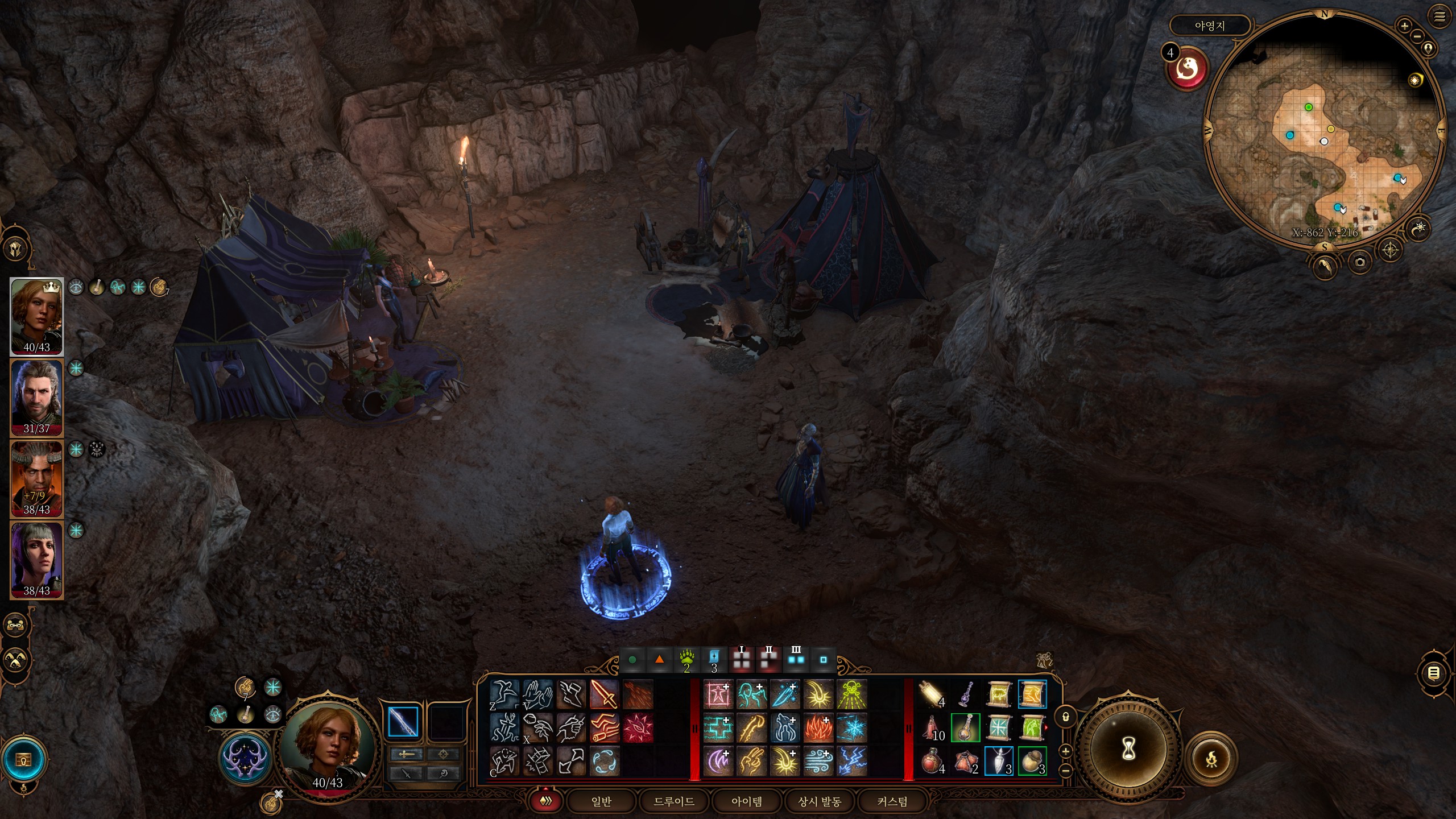This screenshot has height=819, width=1456.
Task: Use the red sword melee attack
Action: pyautogui.click(x=604, y=694)
